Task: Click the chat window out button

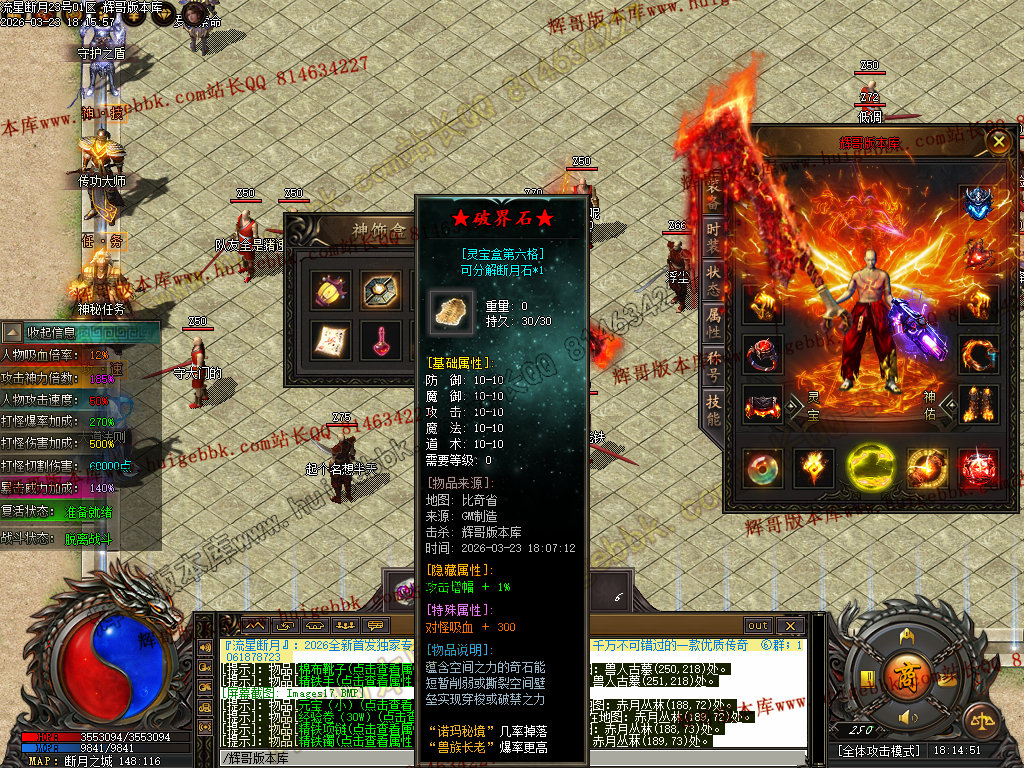Action: click(x=757, y=626)
